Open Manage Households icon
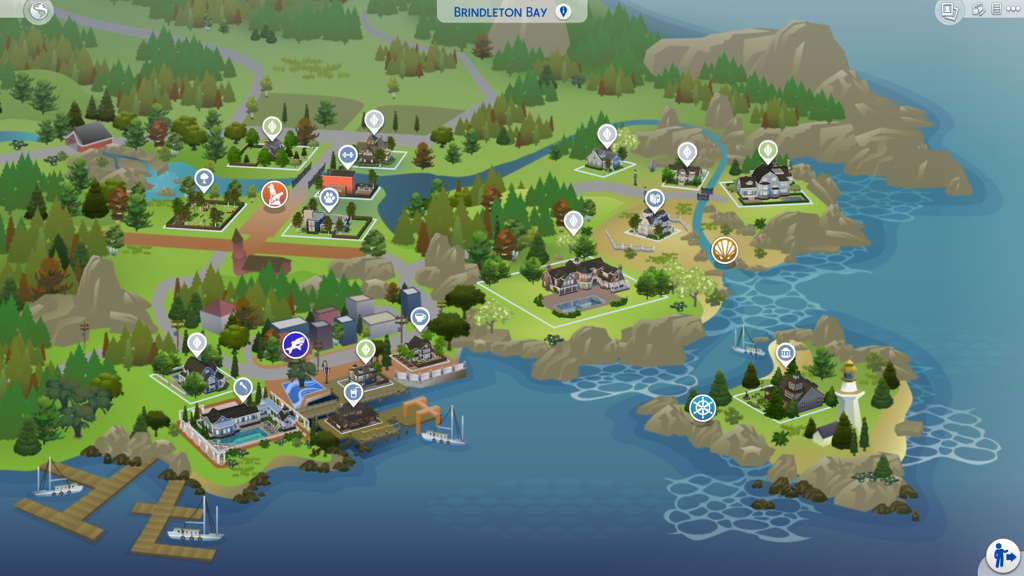 pos(979,10)
